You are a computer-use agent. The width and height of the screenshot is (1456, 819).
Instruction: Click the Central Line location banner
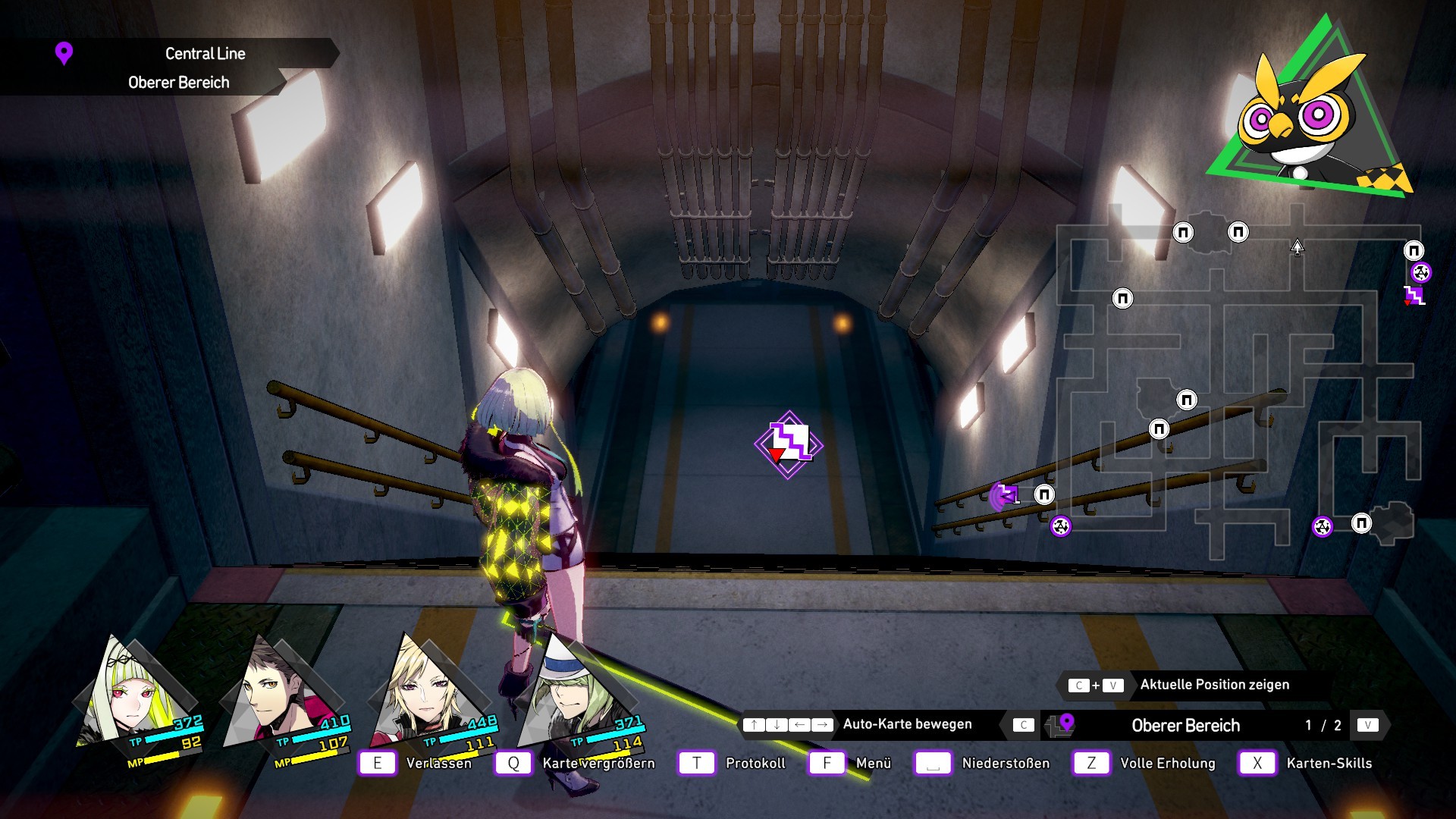(205, 54)
